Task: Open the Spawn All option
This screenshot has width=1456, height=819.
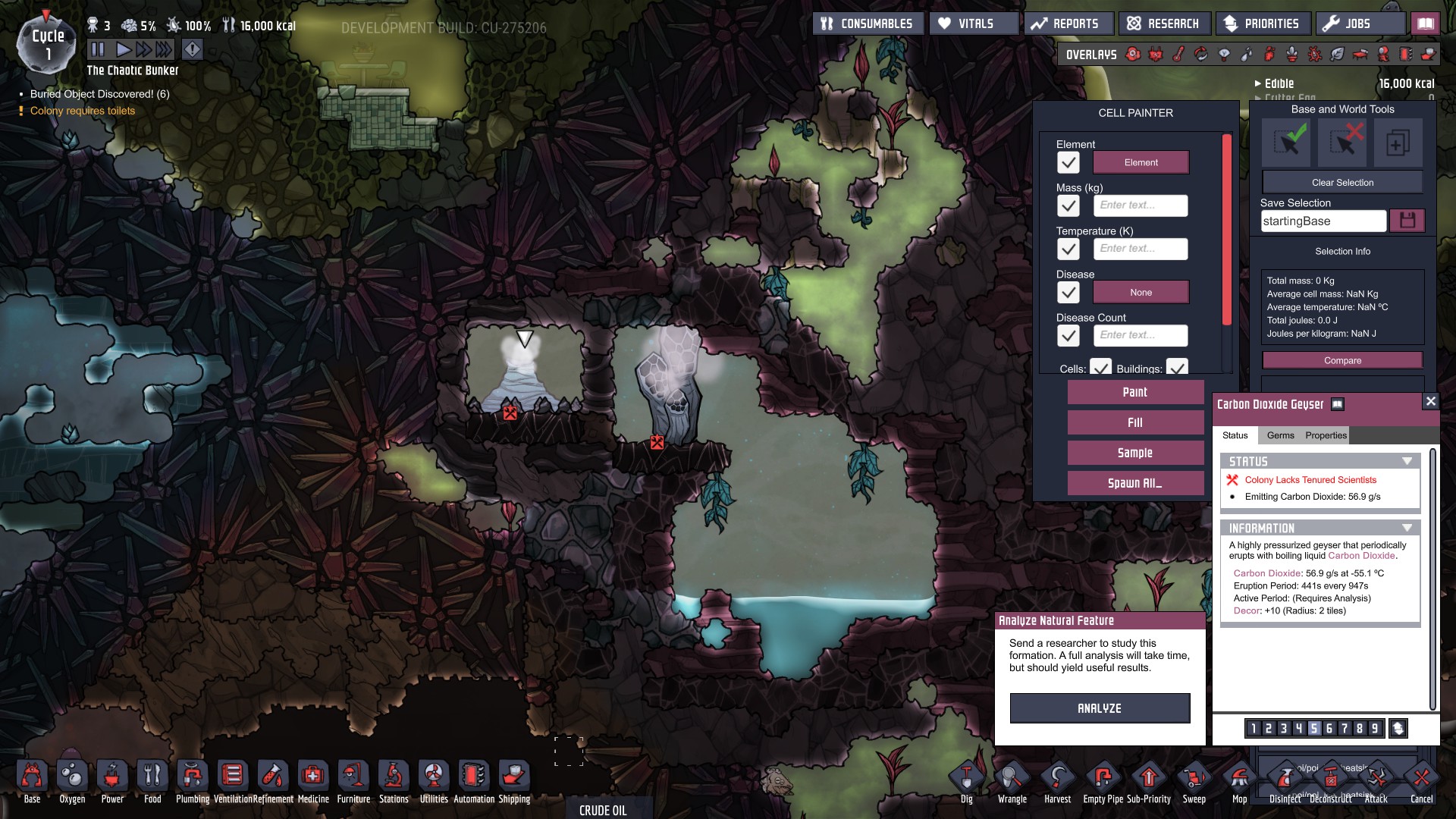Action: coord(1134,483)
